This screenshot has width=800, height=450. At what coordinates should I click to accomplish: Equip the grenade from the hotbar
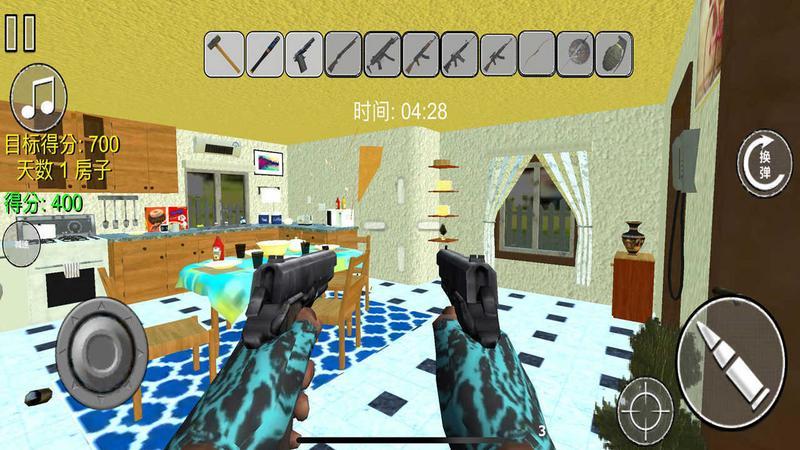(616, 53)
